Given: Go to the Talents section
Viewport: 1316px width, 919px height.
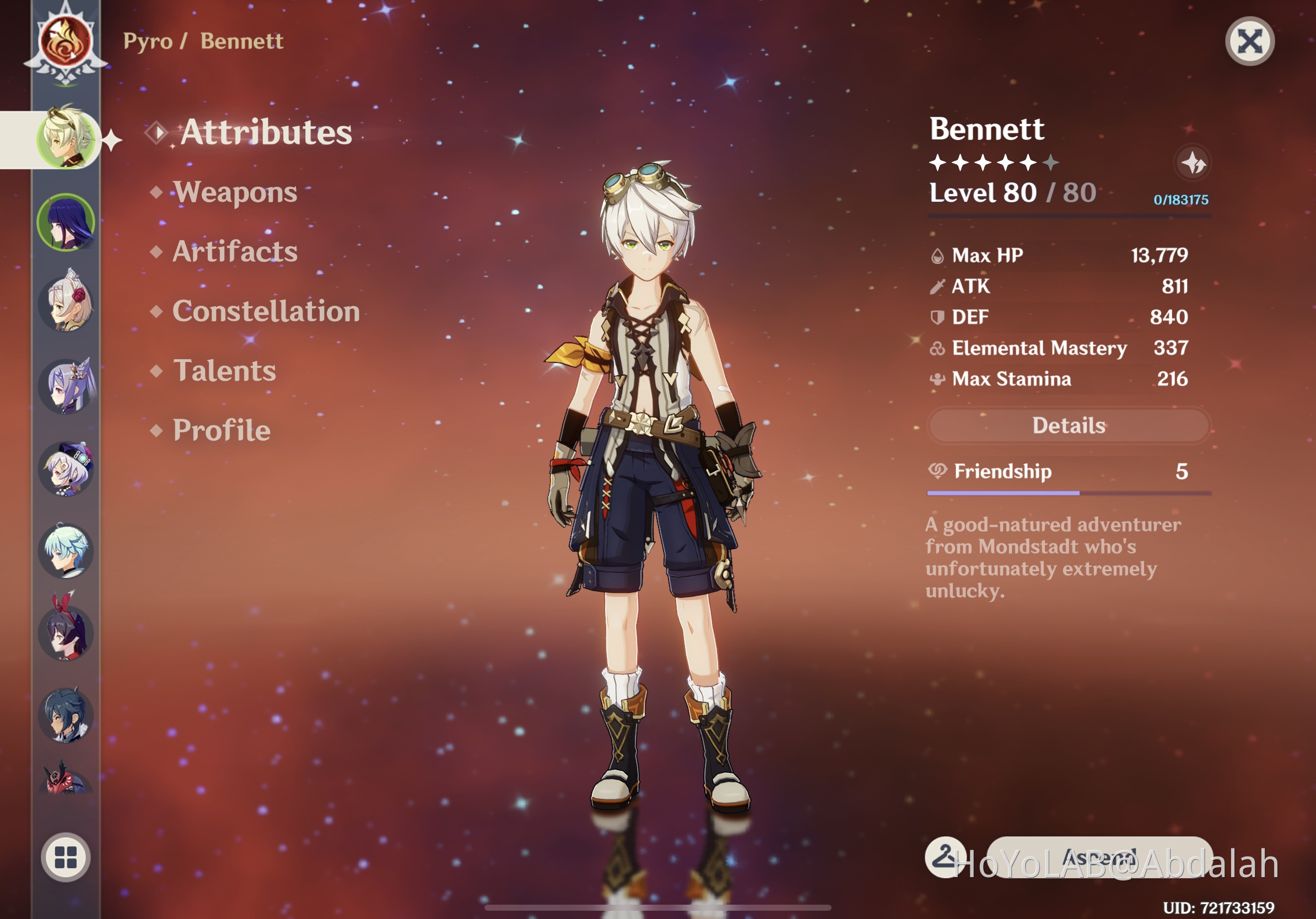Looking at the screenshot, I should 224,371.
